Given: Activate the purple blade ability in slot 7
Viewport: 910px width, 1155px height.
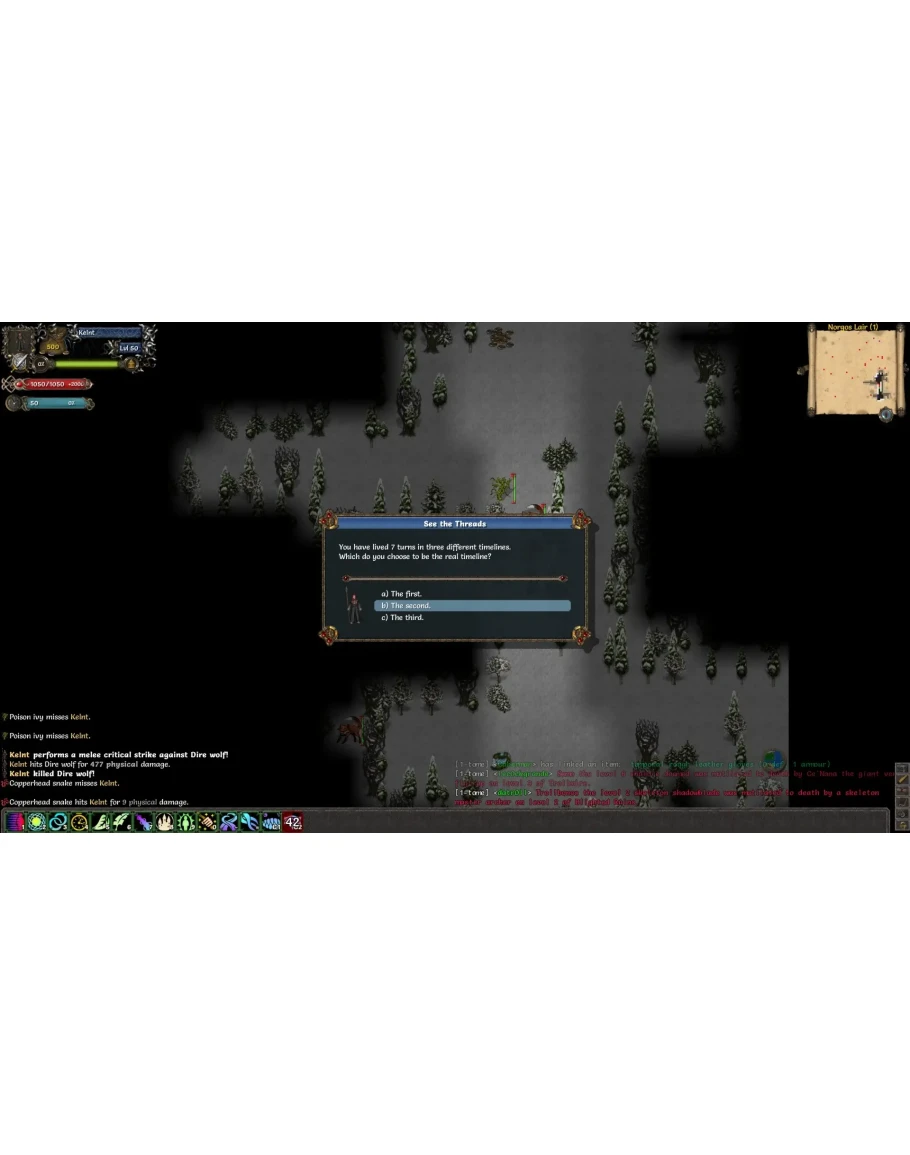Looking at the screenshot, I should [x=144, y=822].
